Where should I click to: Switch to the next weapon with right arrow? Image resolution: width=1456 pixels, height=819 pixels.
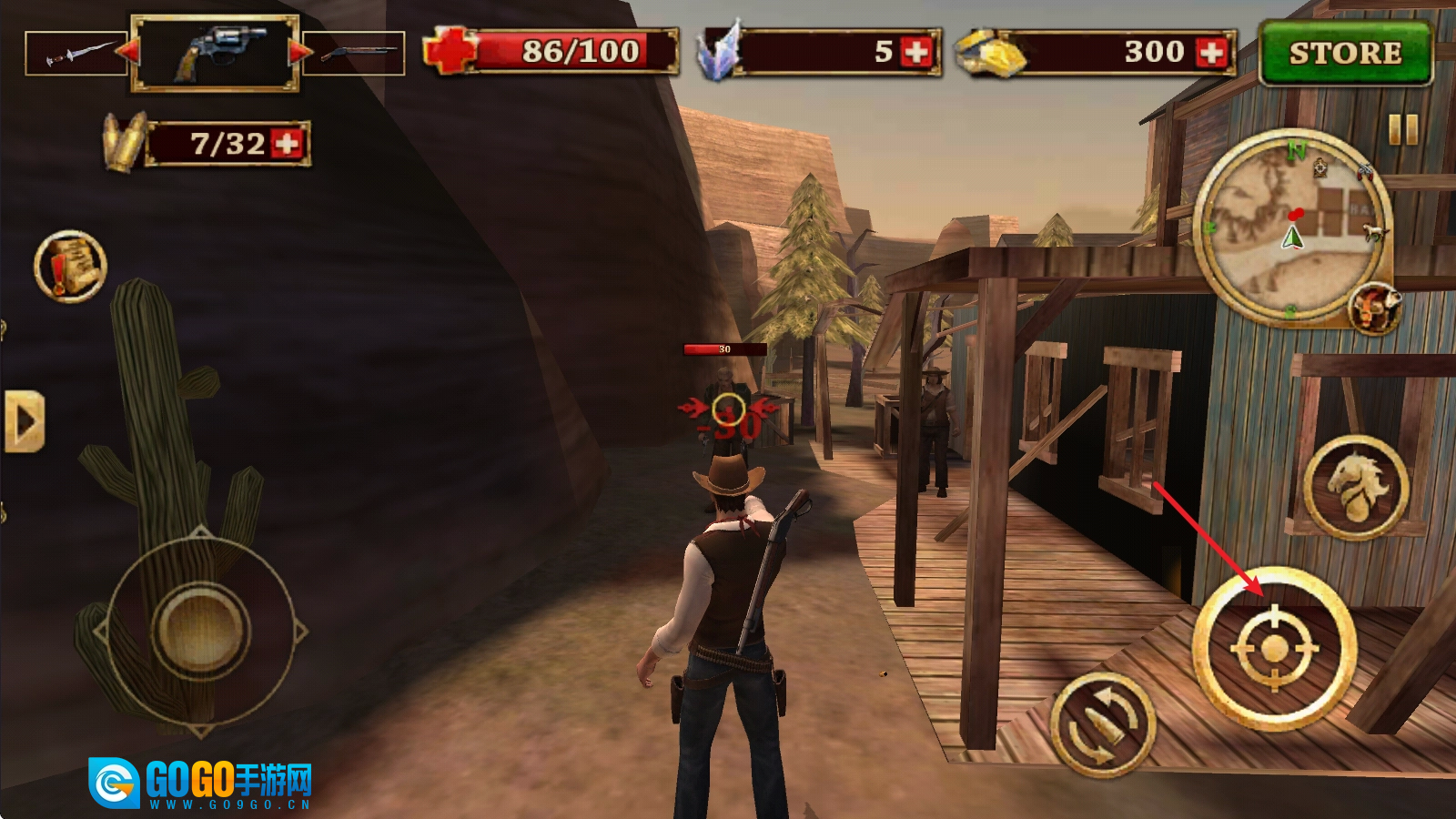pyautogui.click(x=299, y=51)
